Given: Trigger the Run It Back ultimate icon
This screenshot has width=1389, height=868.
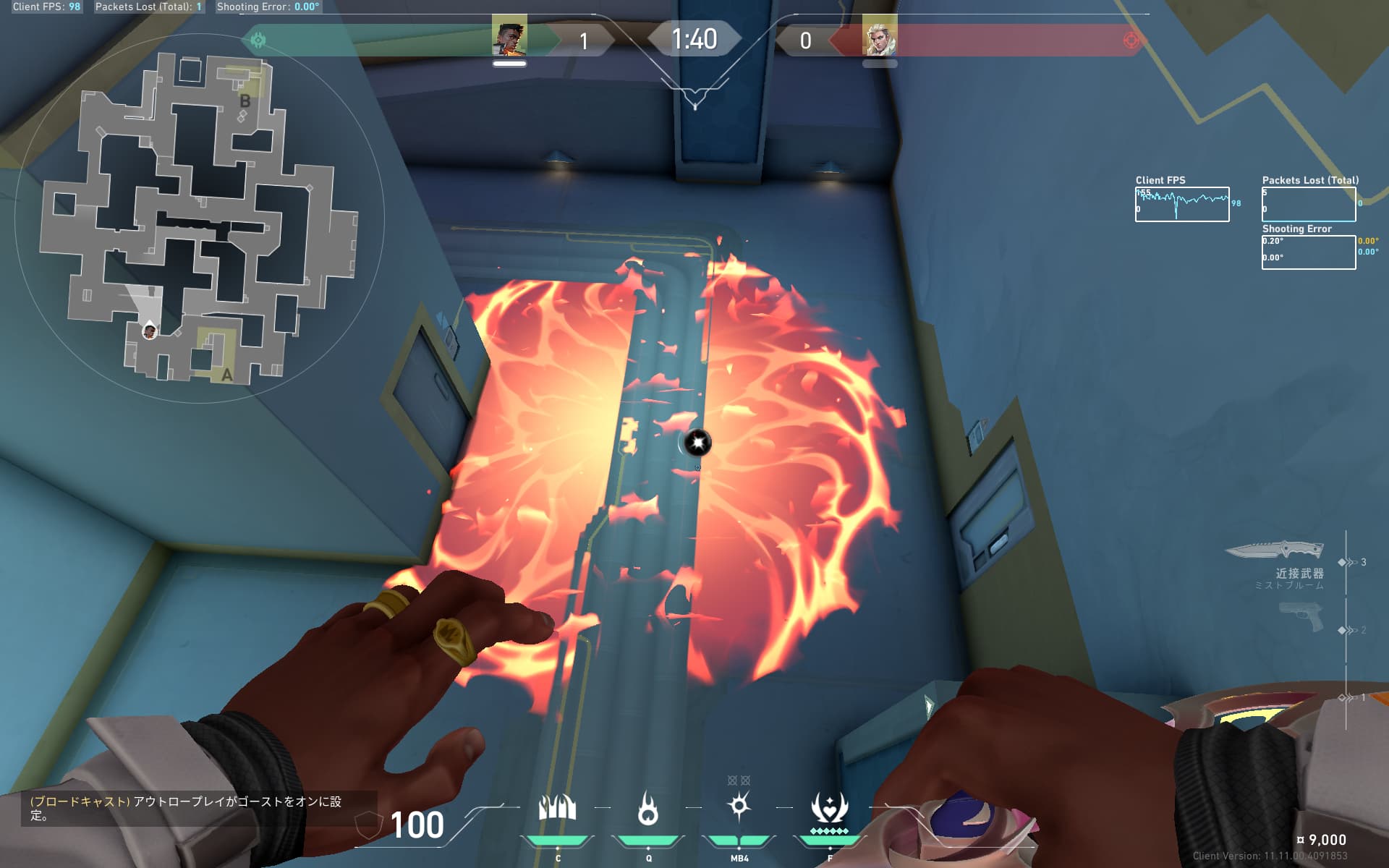Looking at the screenshot, I should pos(829,808).
